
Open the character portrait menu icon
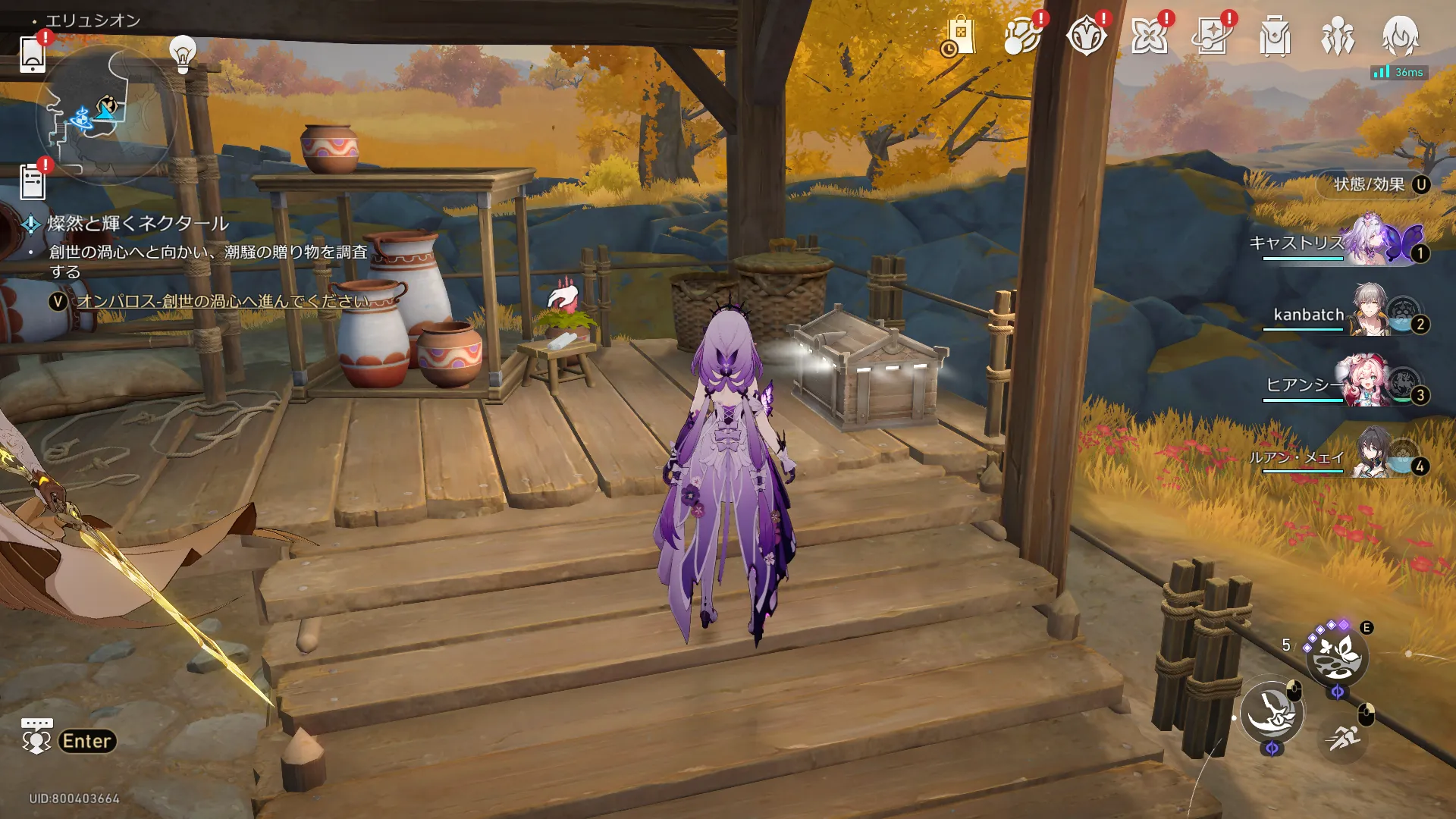tap(1400, 36)
